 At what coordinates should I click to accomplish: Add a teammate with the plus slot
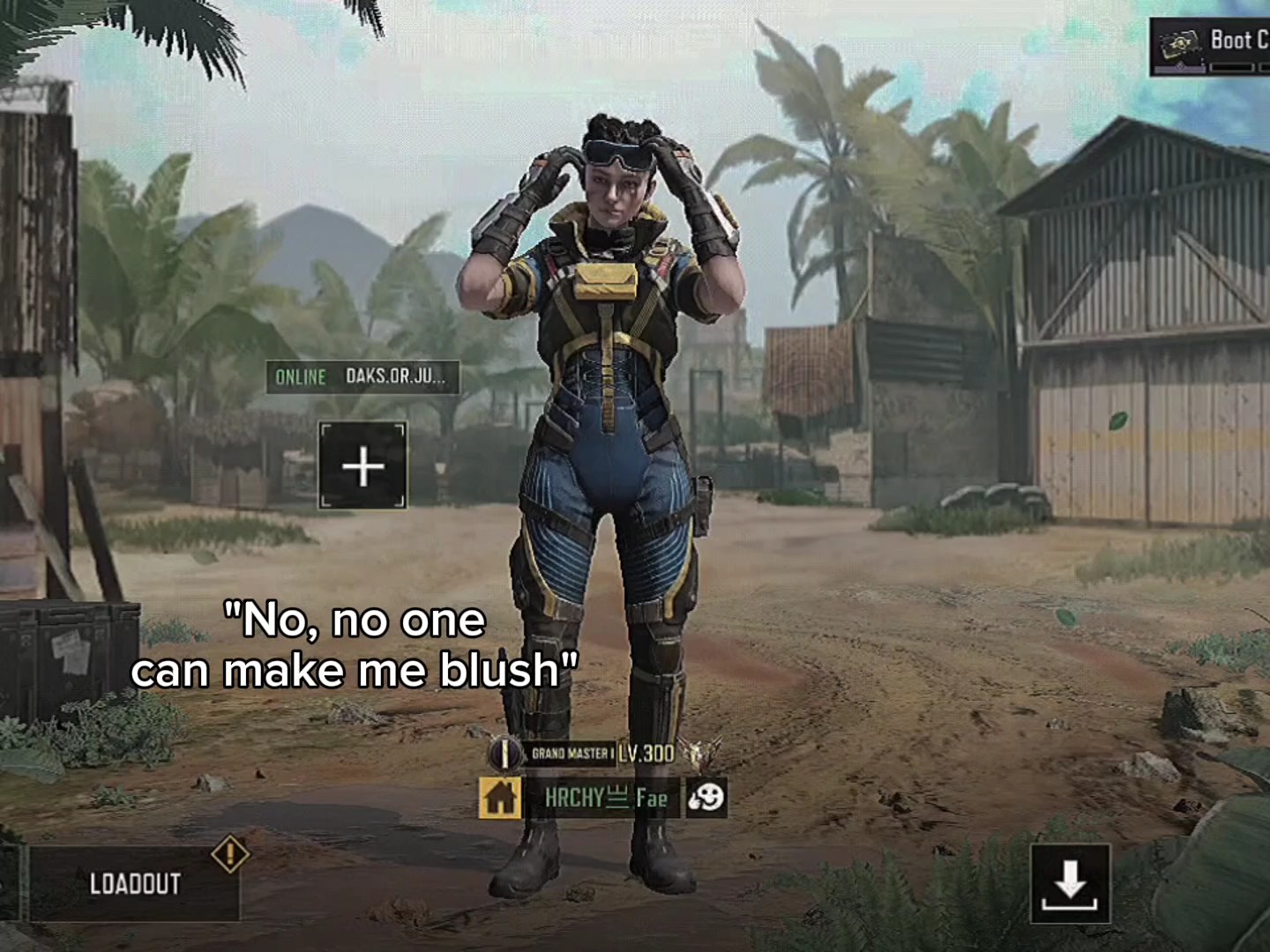tap(362, 465)
